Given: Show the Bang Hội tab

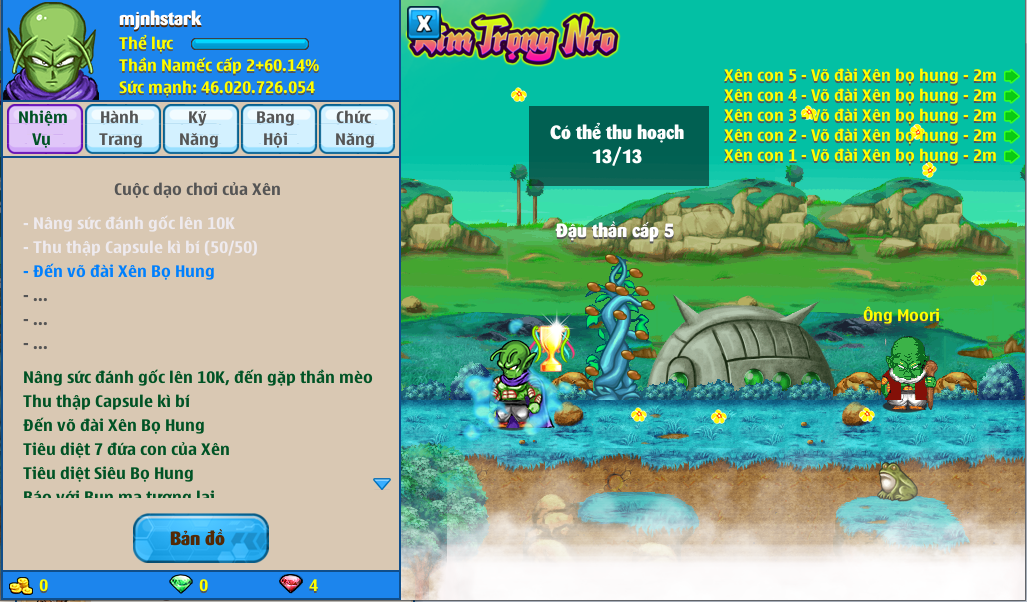Looking at the screenshot, I should tap(278, 129).
